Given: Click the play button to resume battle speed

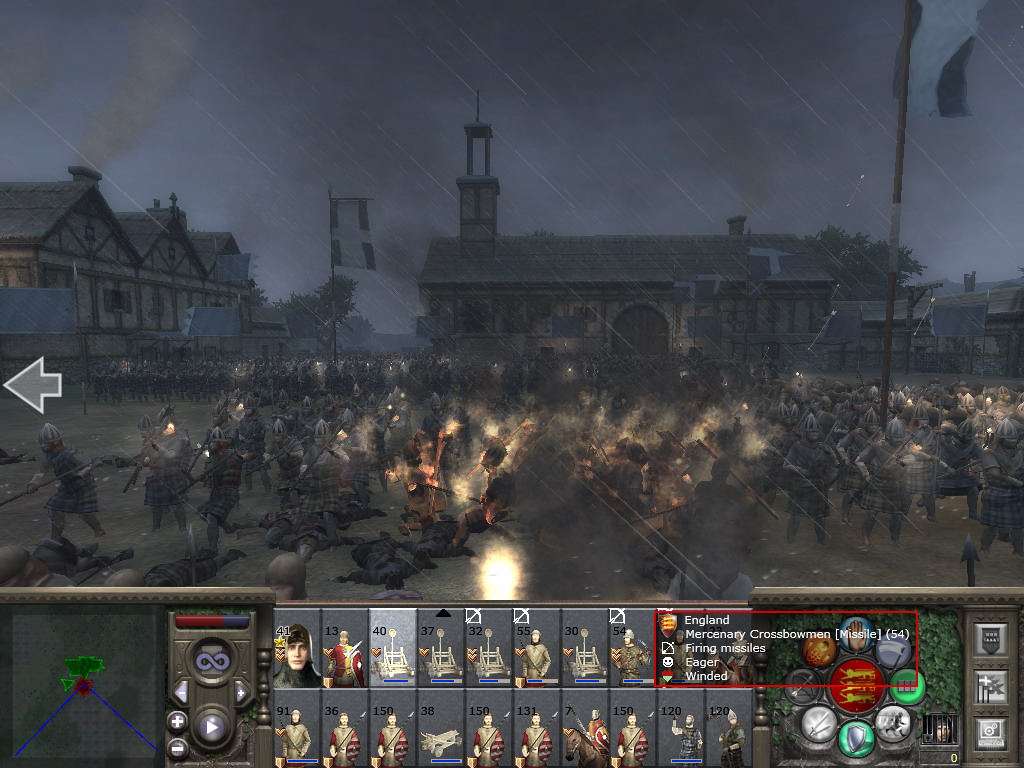Looking at the screenshot, I should [x=211, y=727].
